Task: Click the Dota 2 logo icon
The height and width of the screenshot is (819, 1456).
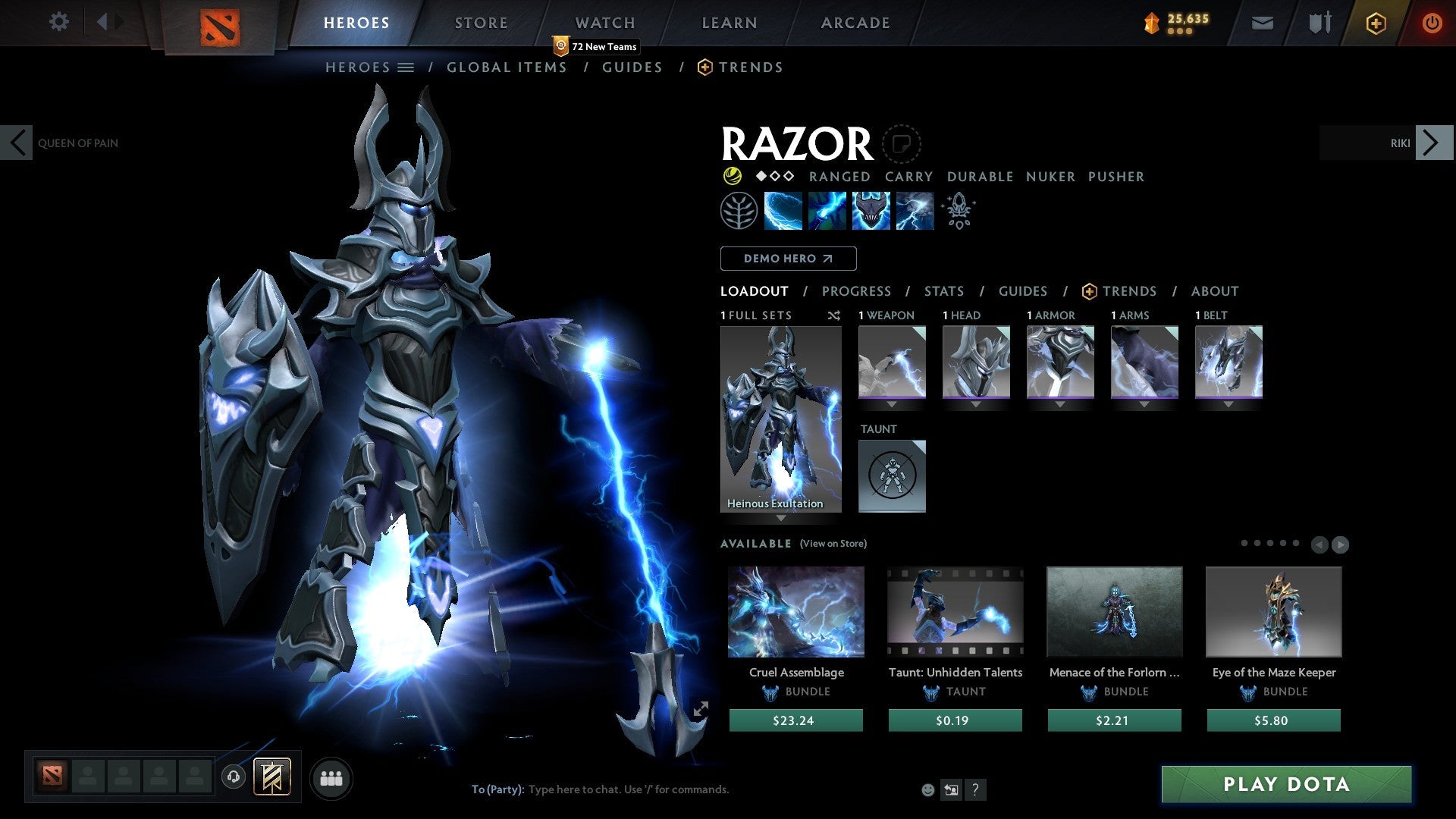Action: coord(221,23)
